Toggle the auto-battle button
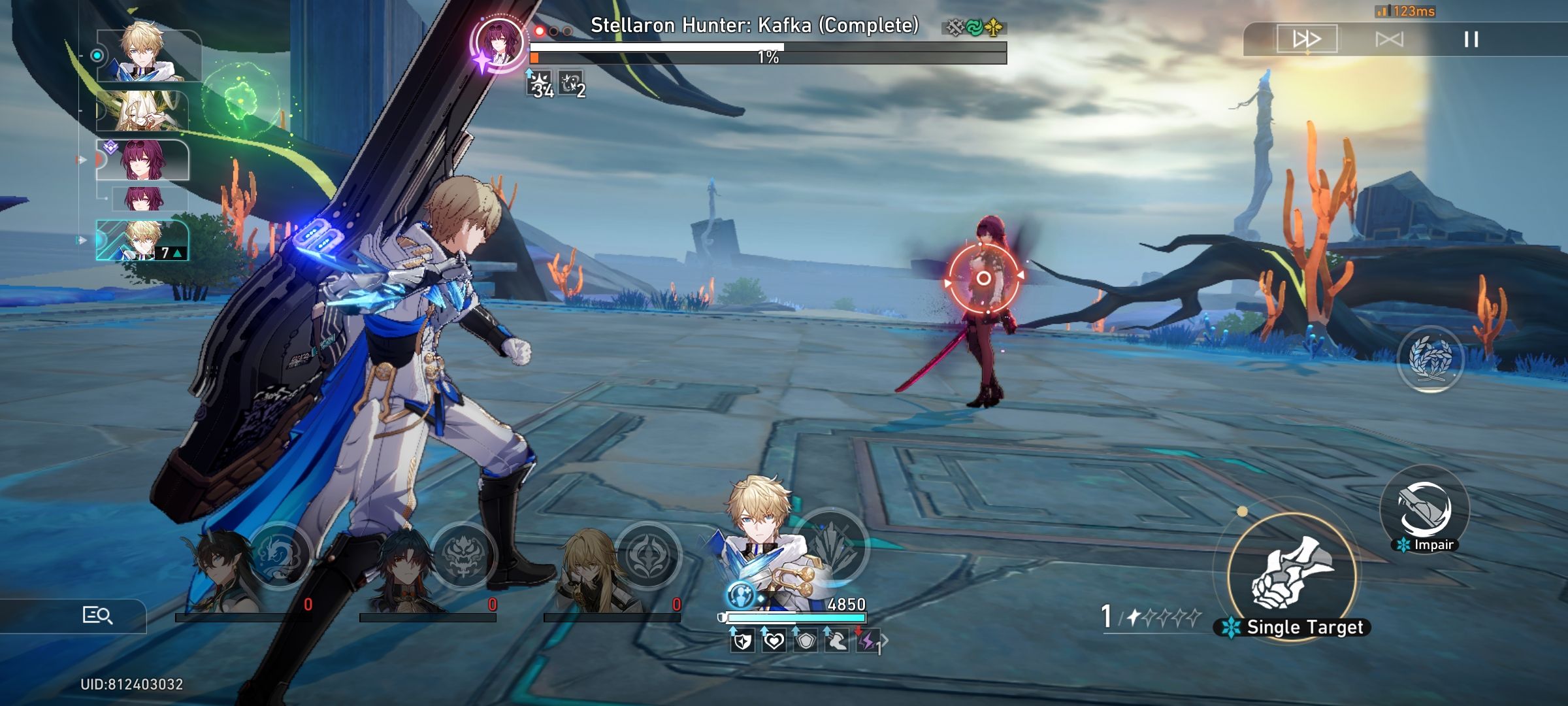 pyautogui.click(x=1389, y=39)
